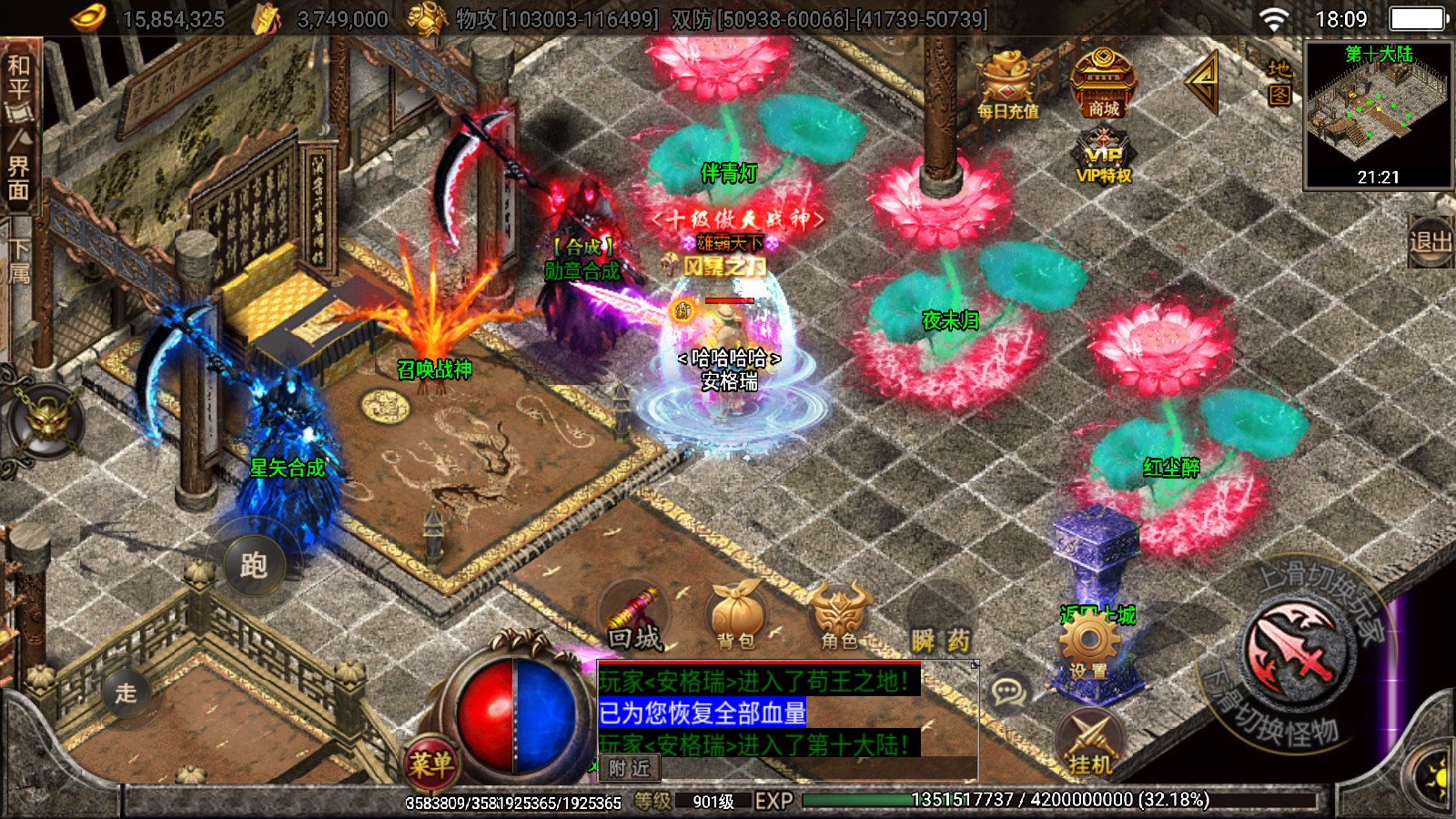Open the 下属 subordinates tab
This screenshot has height=819, width=1456.
(x=19, y=263)
